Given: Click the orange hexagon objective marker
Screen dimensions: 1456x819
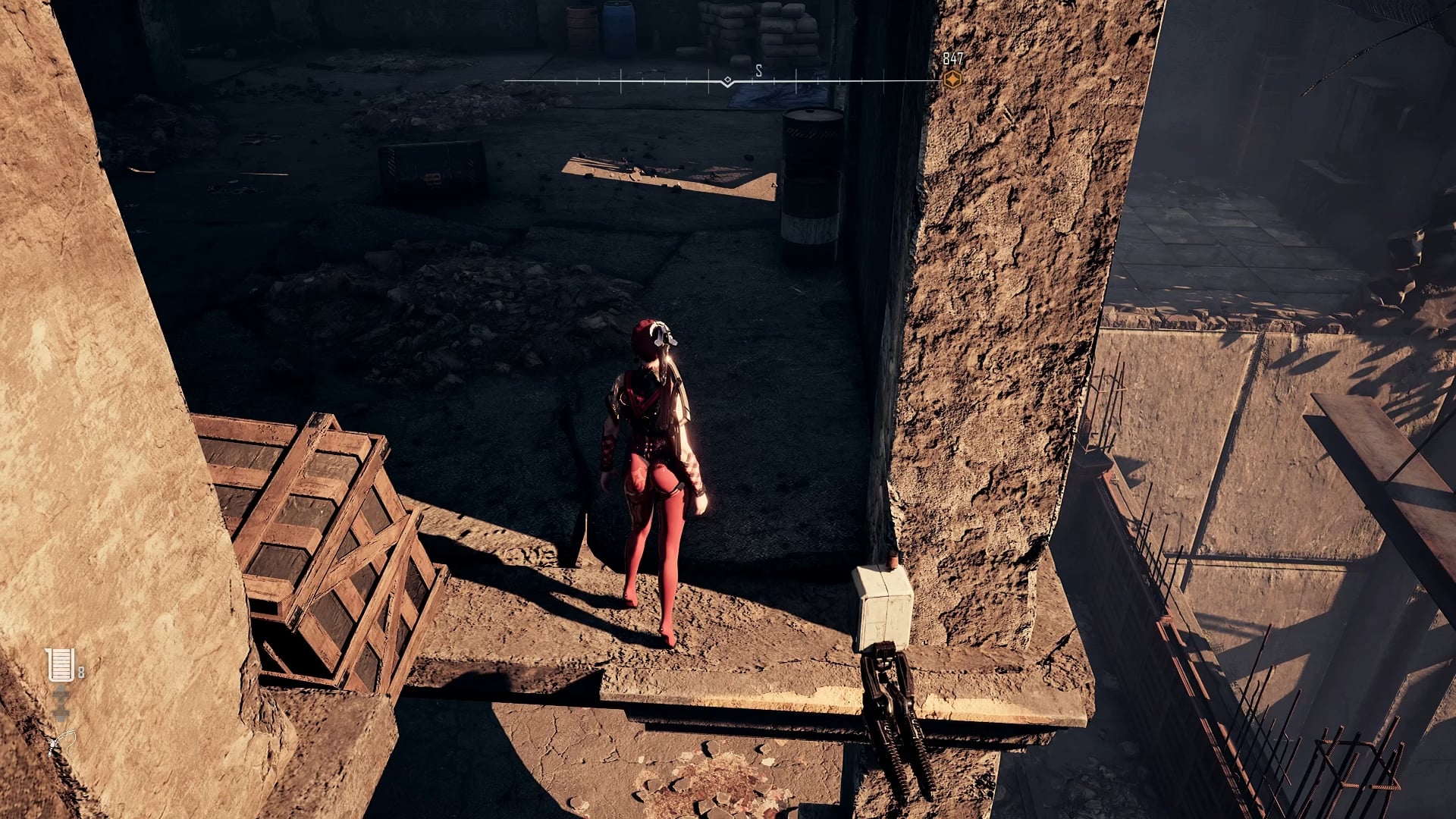Looking at the screenshot, I should click(x=952, y=79).
